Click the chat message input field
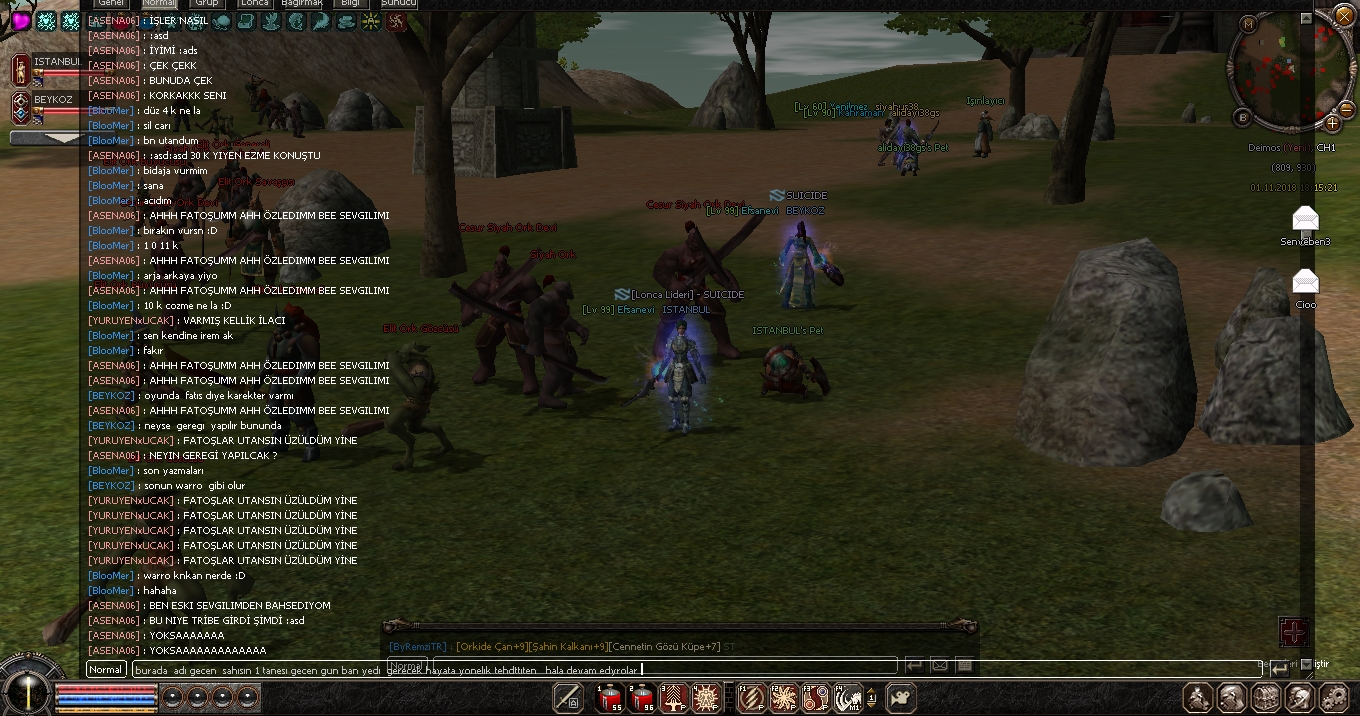The image size is (1360, 716). point(500,669)
